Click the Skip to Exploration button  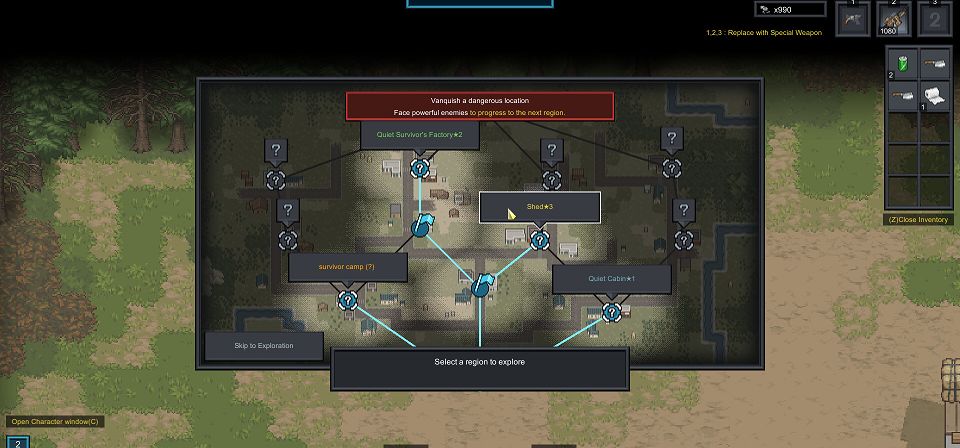pos(264,346)
